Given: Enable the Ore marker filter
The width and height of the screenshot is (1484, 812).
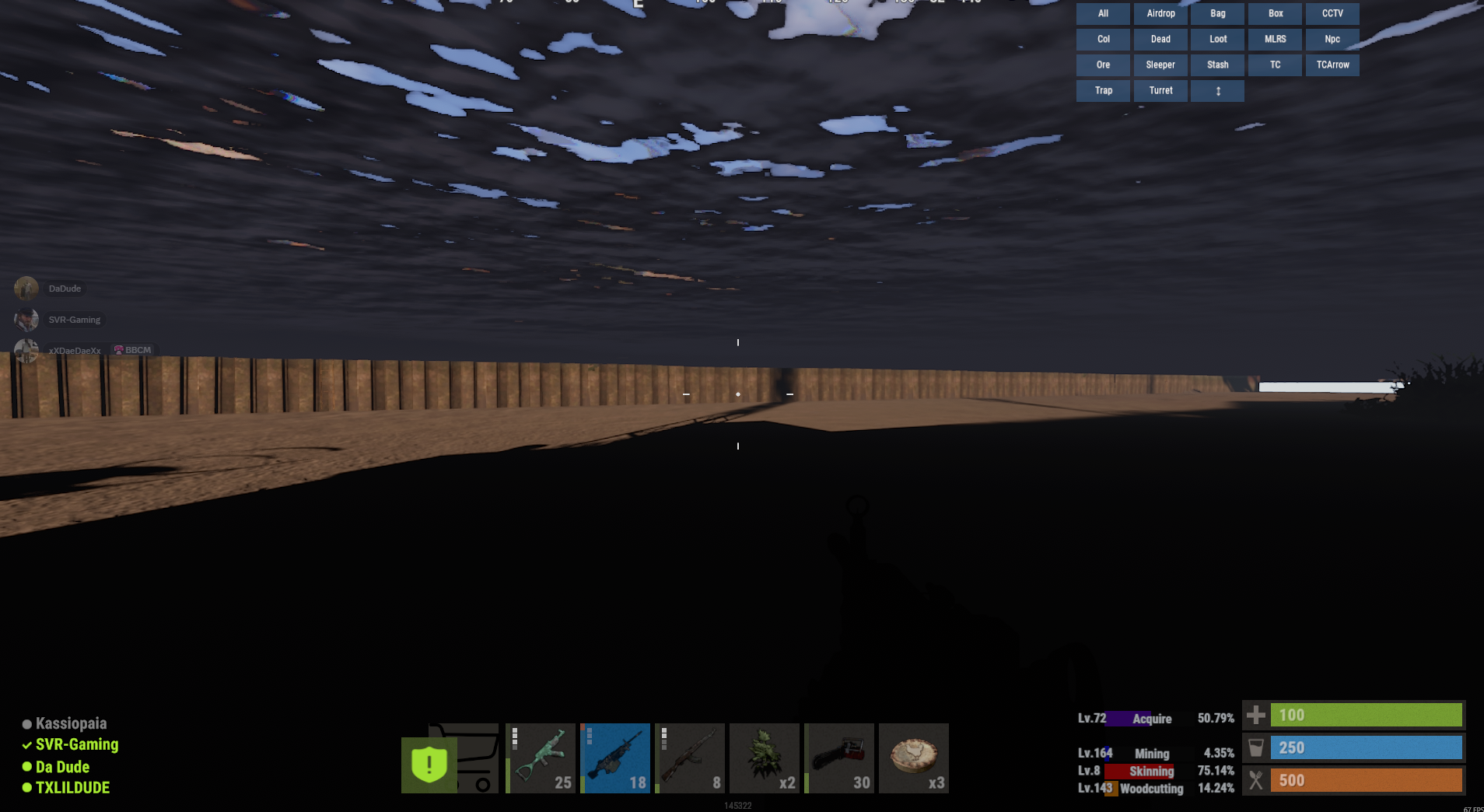Looking at the screenshot, I should pos(1102,65).
